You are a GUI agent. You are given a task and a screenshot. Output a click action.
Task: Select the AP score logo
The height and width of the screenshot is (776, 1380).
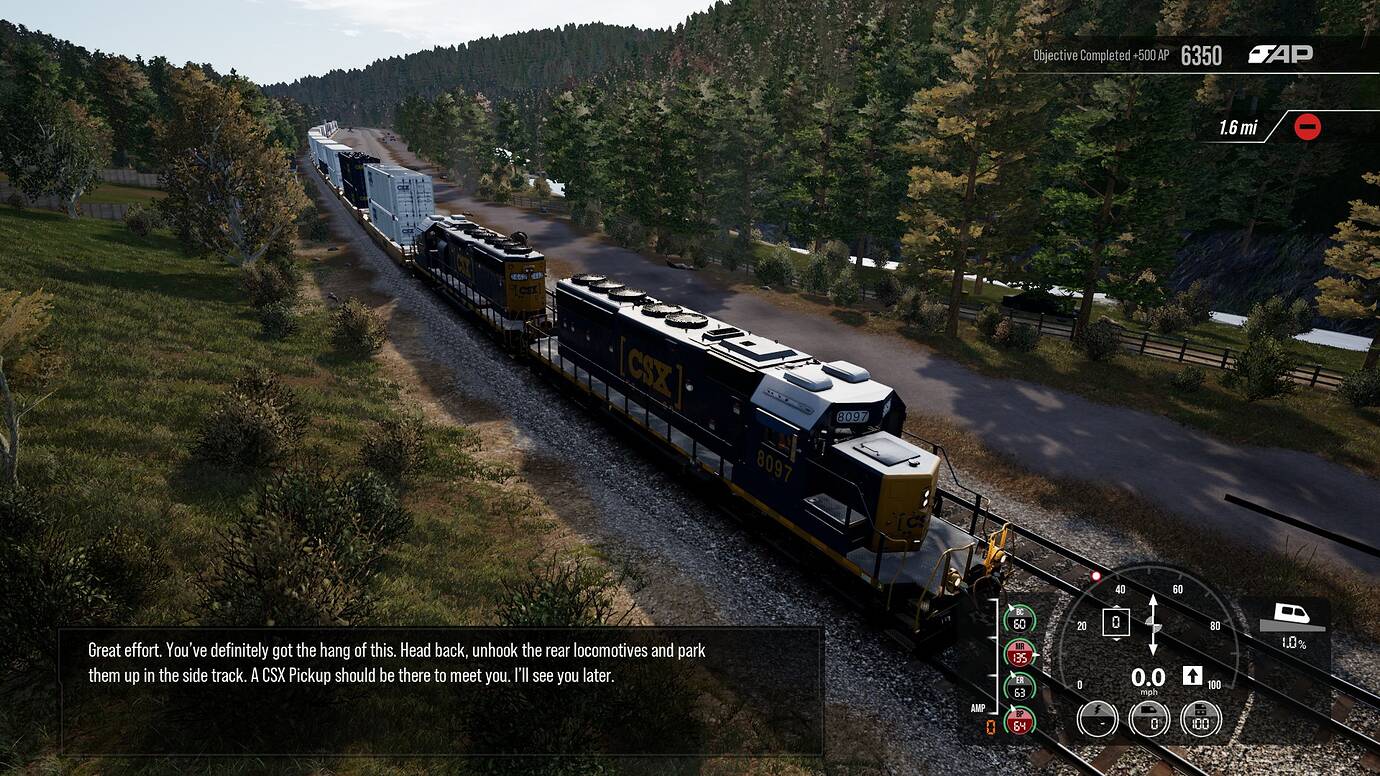coord(1280,54)
